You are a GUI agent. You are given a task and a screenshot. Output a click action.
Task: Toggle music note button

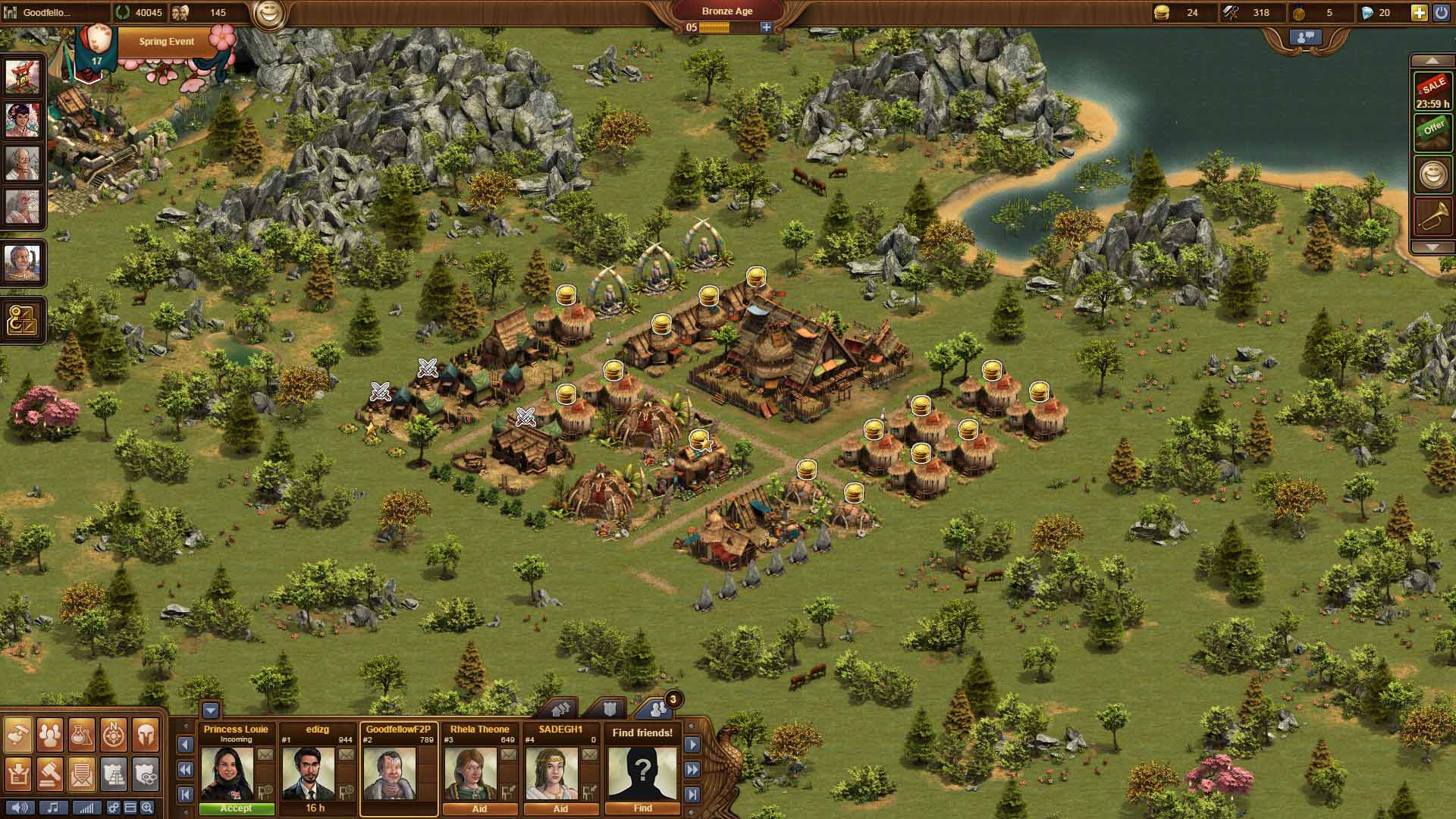pyautogui.click(x=53, y=808)
